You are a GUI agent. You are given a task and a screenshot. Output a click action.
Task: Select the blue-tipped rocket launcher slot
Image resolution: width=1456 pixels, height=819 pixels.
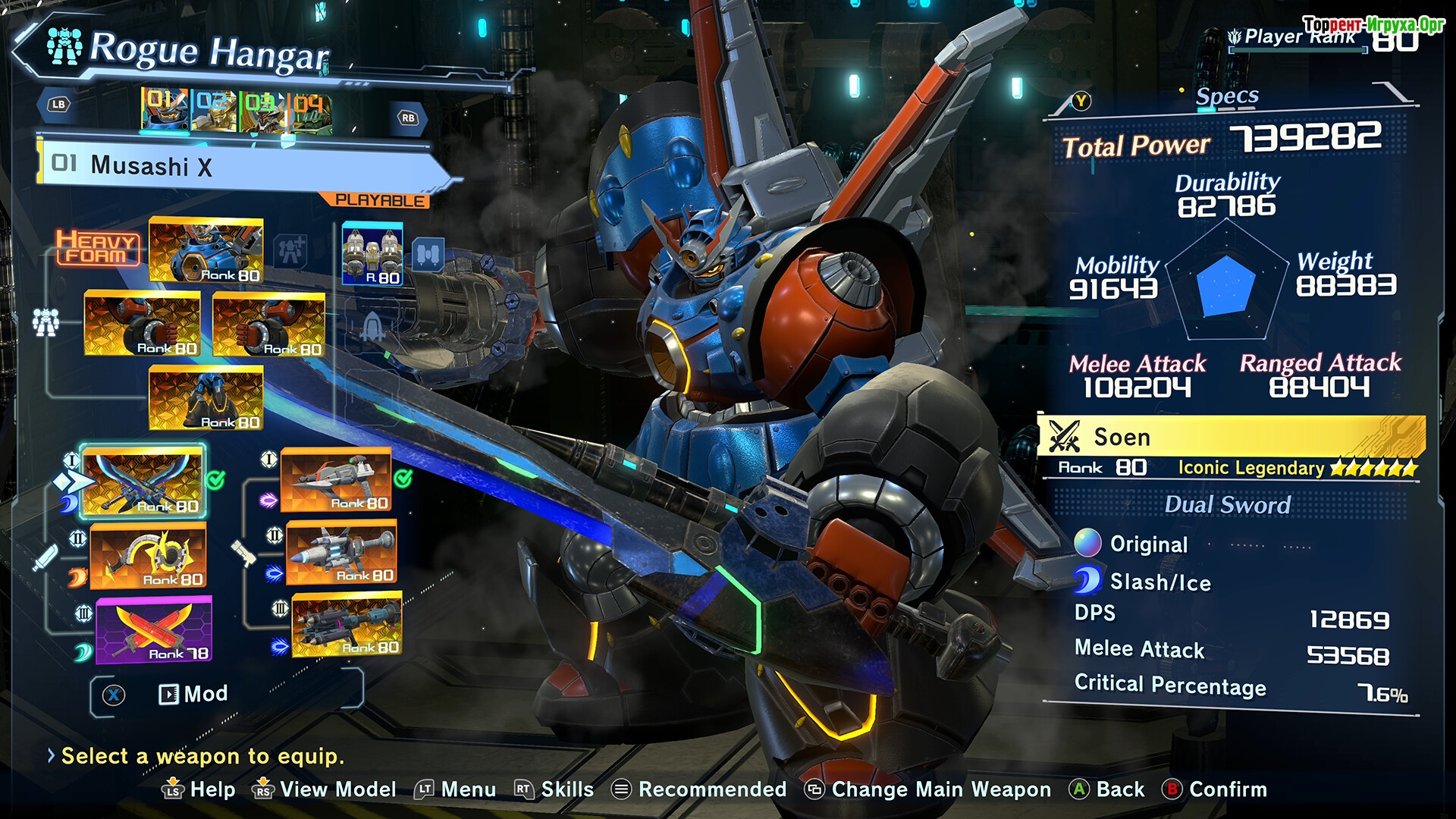(341, 552)
